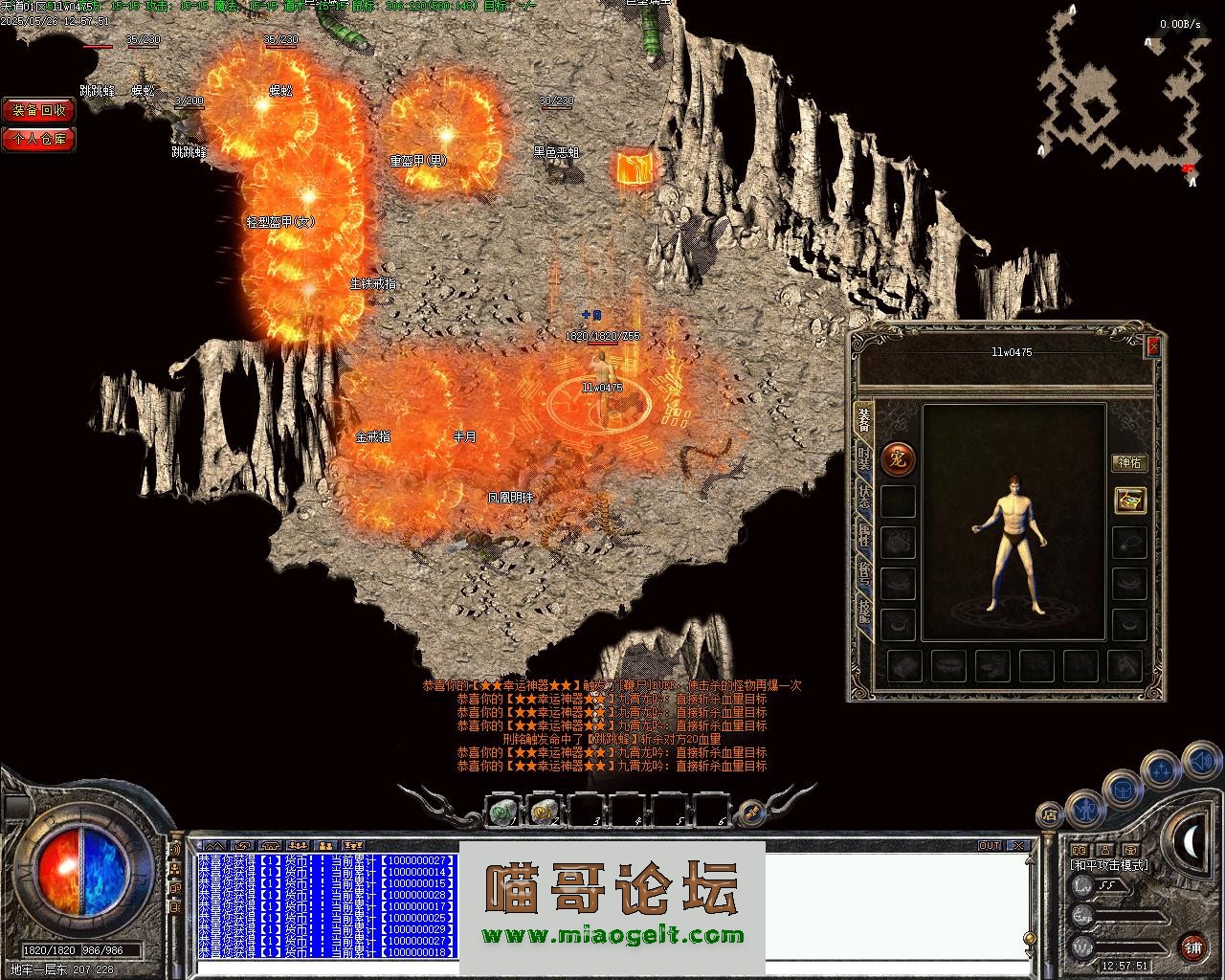
Task: Open the 个人仓库 personal warehouse
Action: (x=39, y=139)
